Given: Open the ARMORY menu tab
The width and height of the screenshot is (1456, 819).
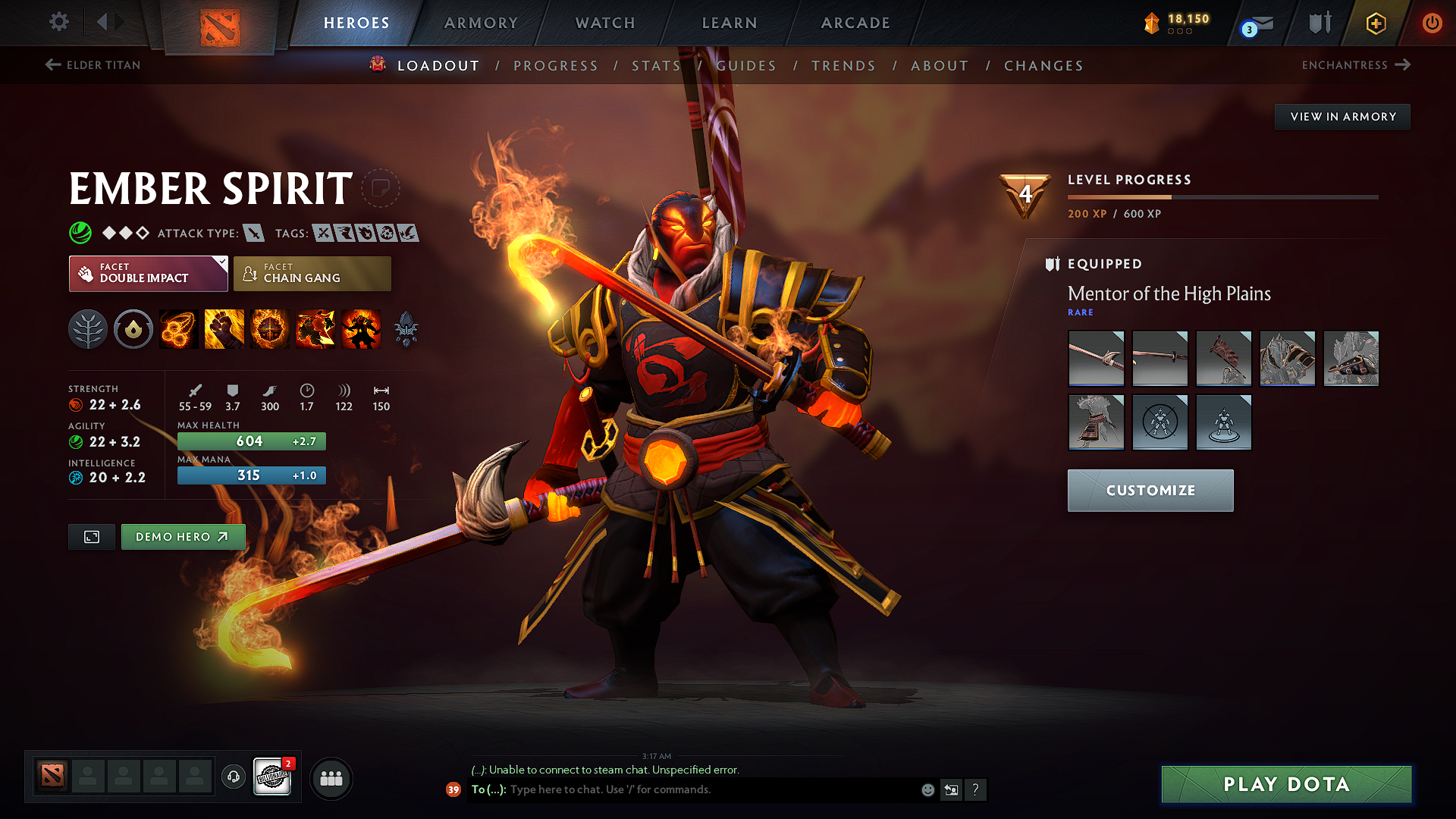Looking at the screenshot, I should [481, 23].
